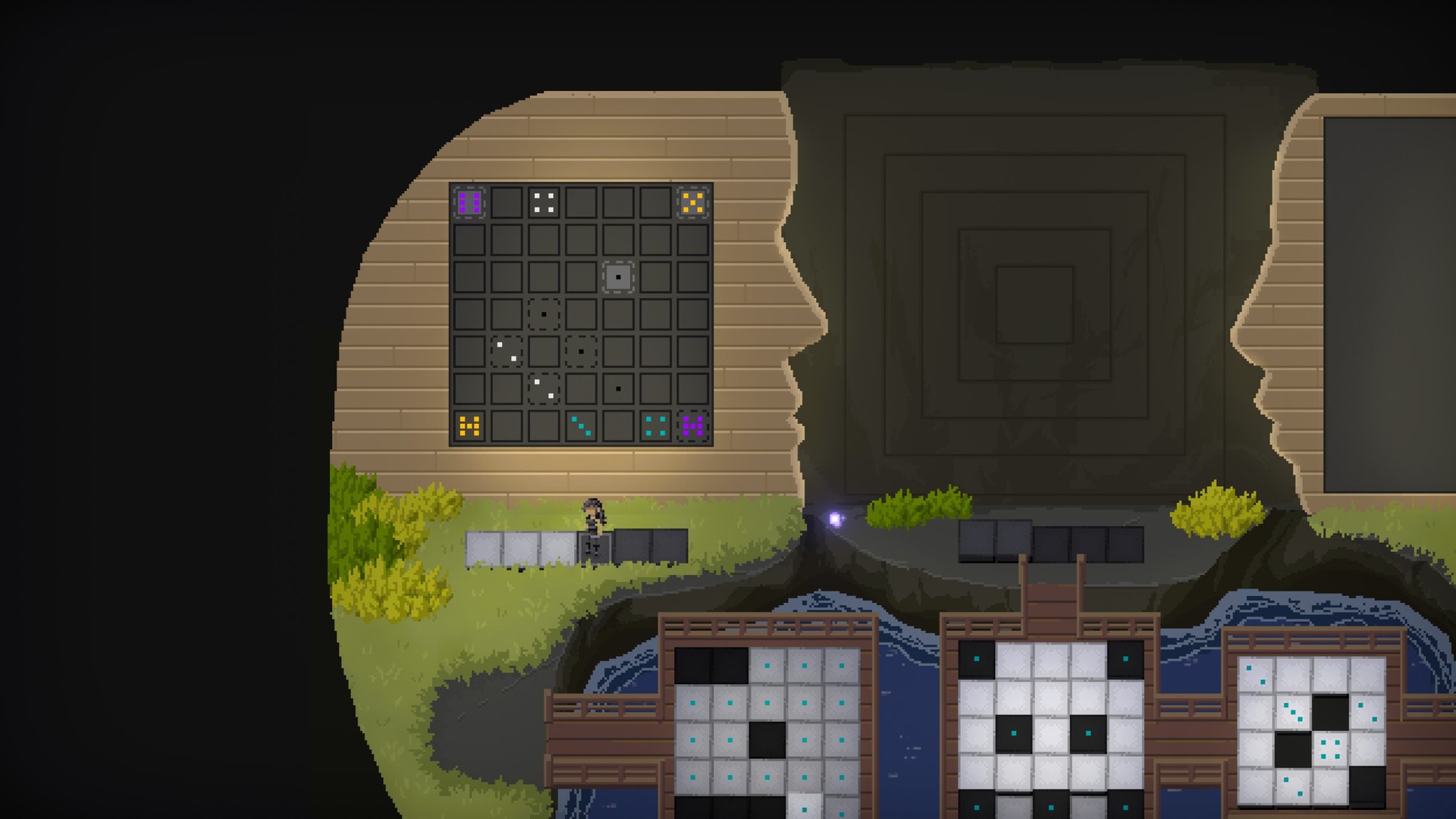The height and width of the screenshot is (819, 1456).
Task: Select the teal diagonal three-dot tile
Action: 581,426
